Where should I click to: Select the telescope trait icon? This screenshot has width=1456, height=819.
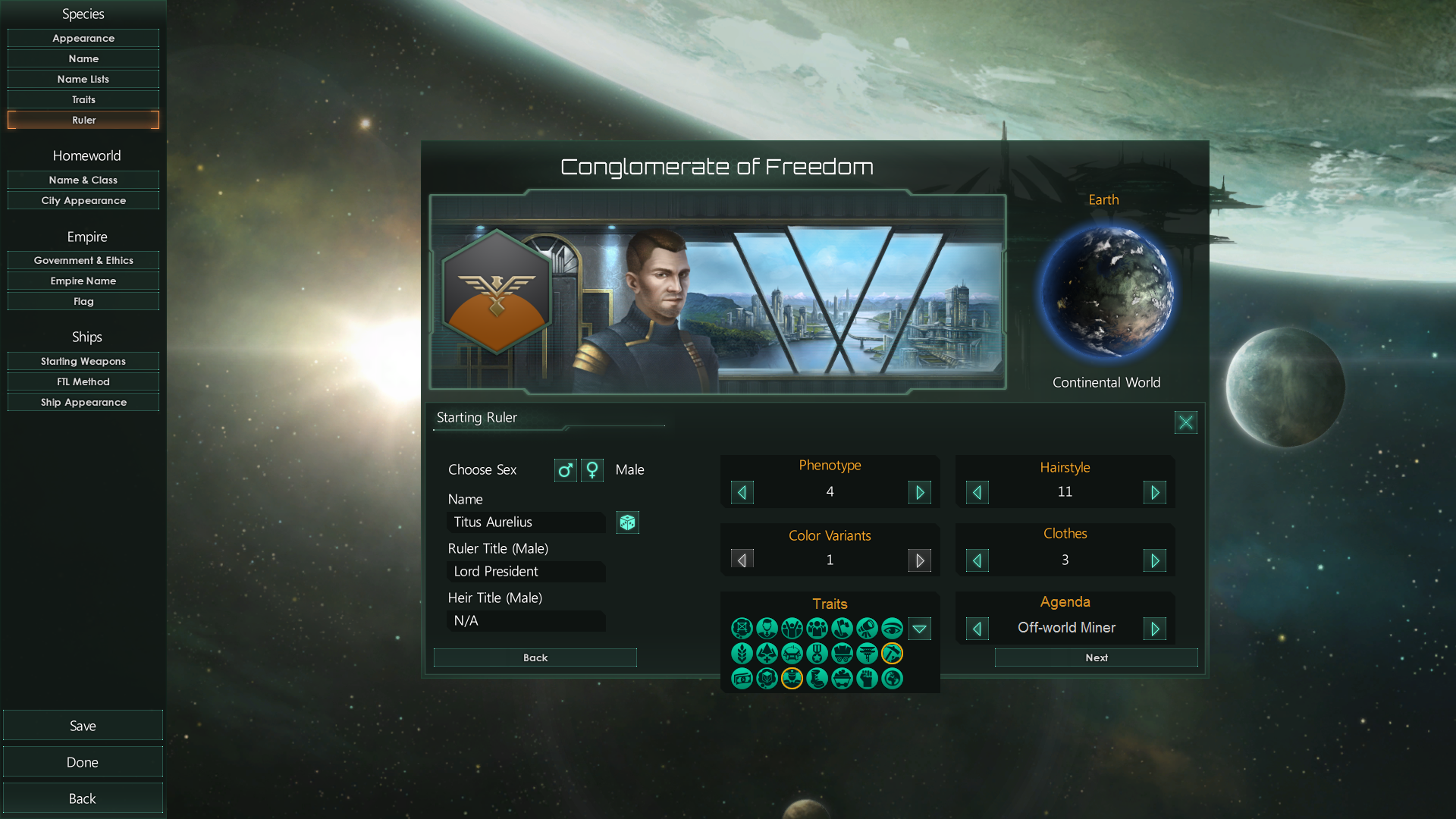867,628
